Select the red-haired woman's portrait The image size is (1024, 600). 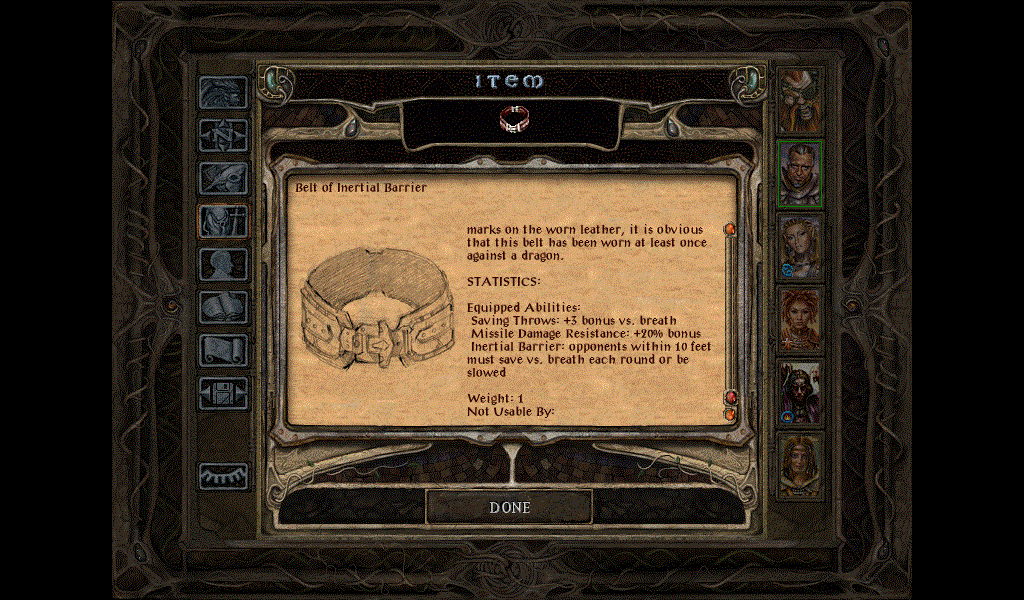pos(800,319)
